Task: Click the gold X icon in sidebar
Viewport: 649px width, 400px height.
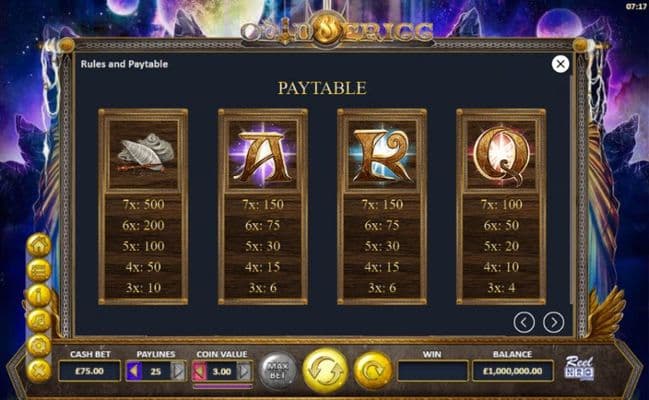Action: 39,370
